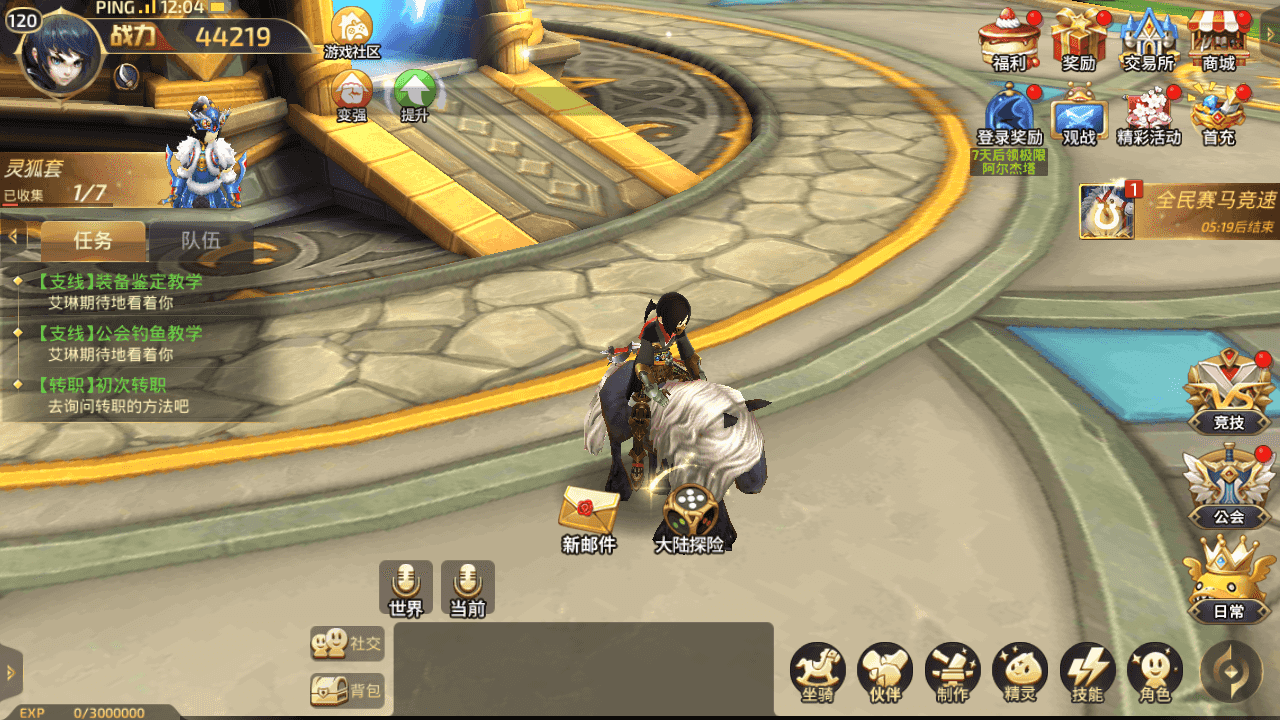
Task: Open the 变强 get stronger icon
Action: (x=351, y=96)
